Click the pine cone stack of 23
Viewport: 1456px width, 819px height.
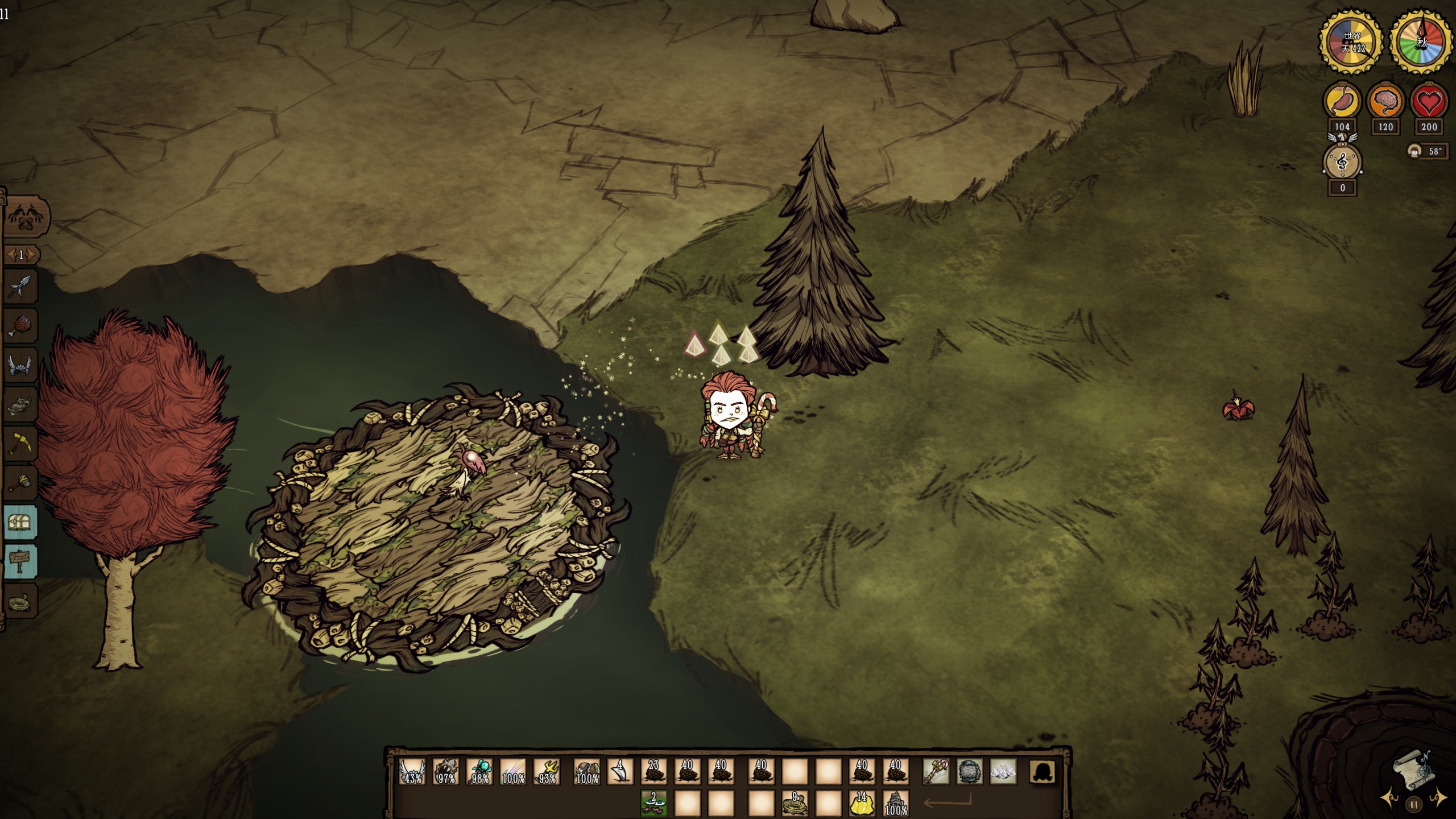(653, 772)
